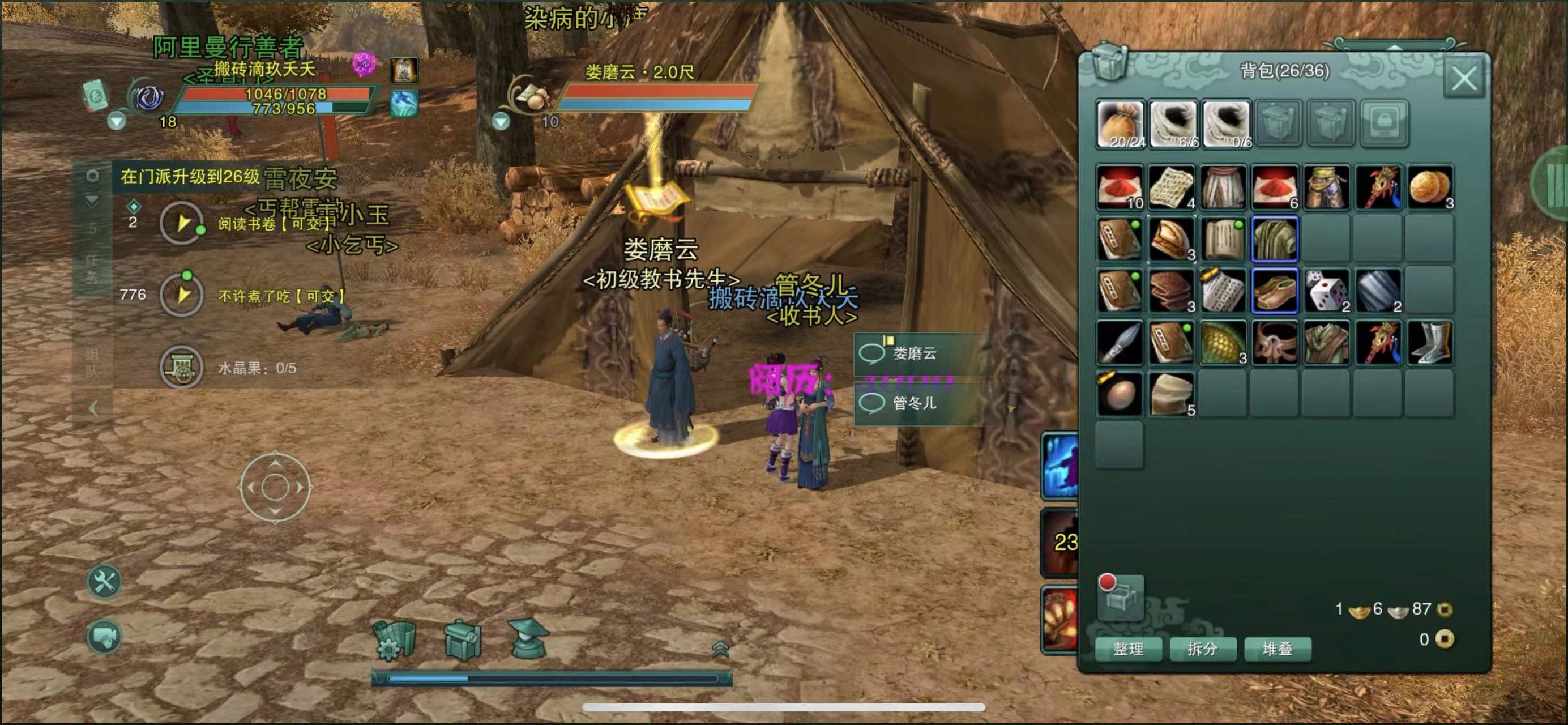Select the main bag tab showing 20/24
Image resolution: width=1568 pixels, height=725 pixels.
(x=1121, y=124)
